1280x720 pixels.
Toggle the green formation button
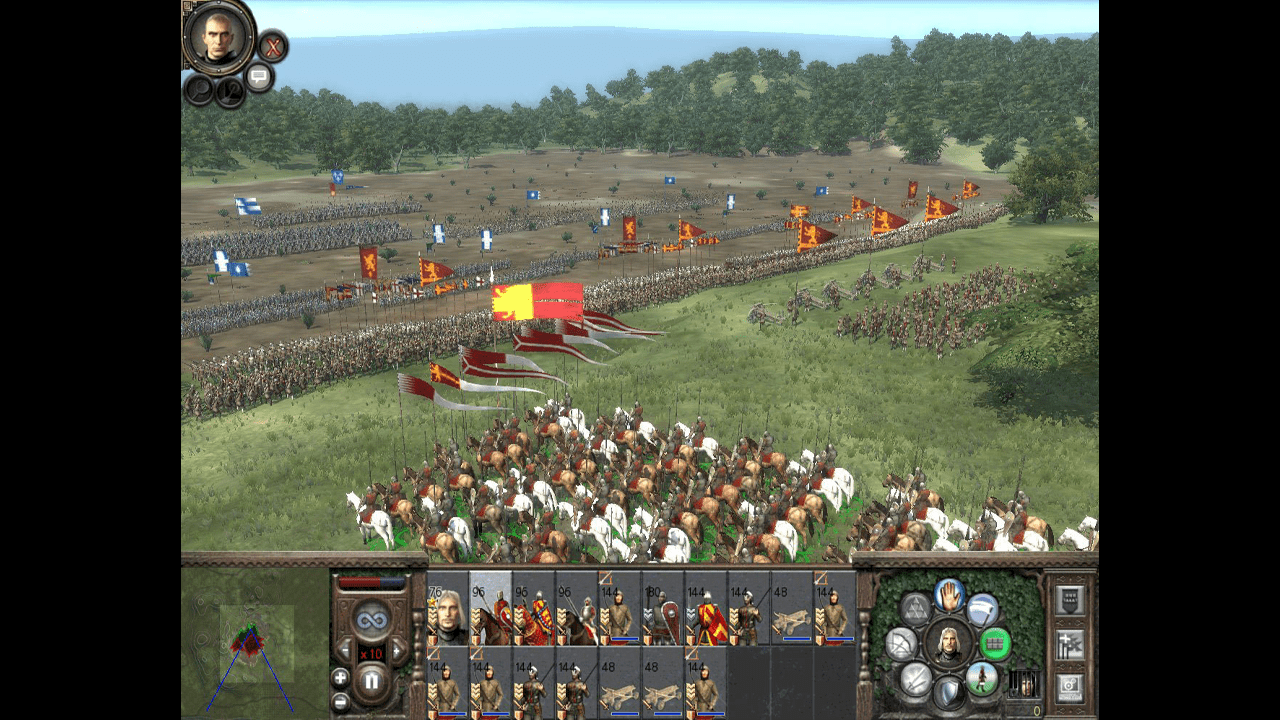[x=995, y=644]
